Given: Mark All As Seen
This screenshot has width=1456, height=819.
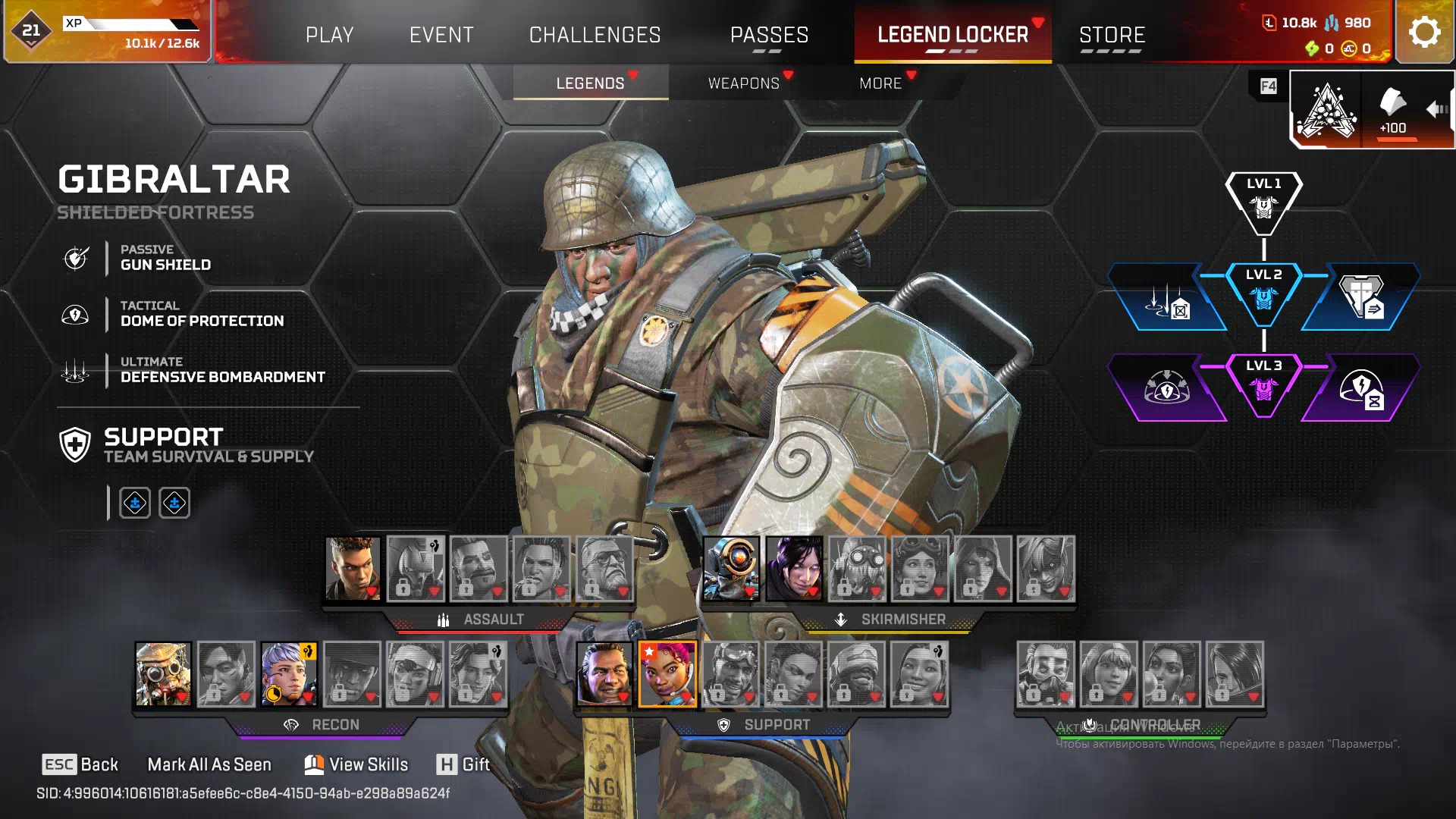Looking at the screenshot, I should click(x=209, y=764).
